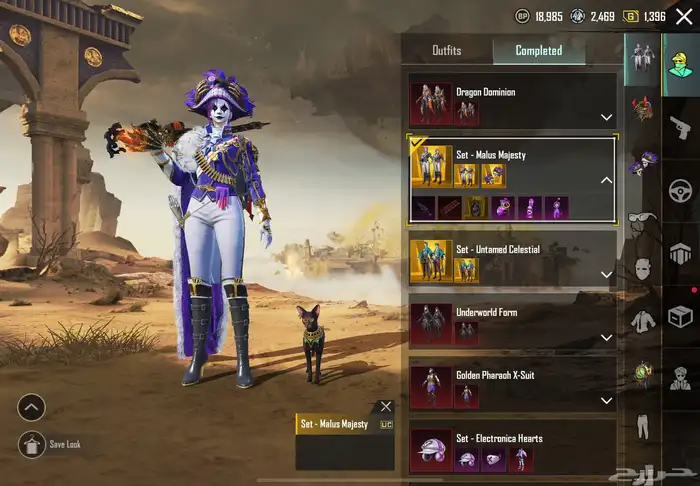Close the Set - Malus Majesty preview popup
The width and height of the screenshot is (700, 486).
(386, 406)
